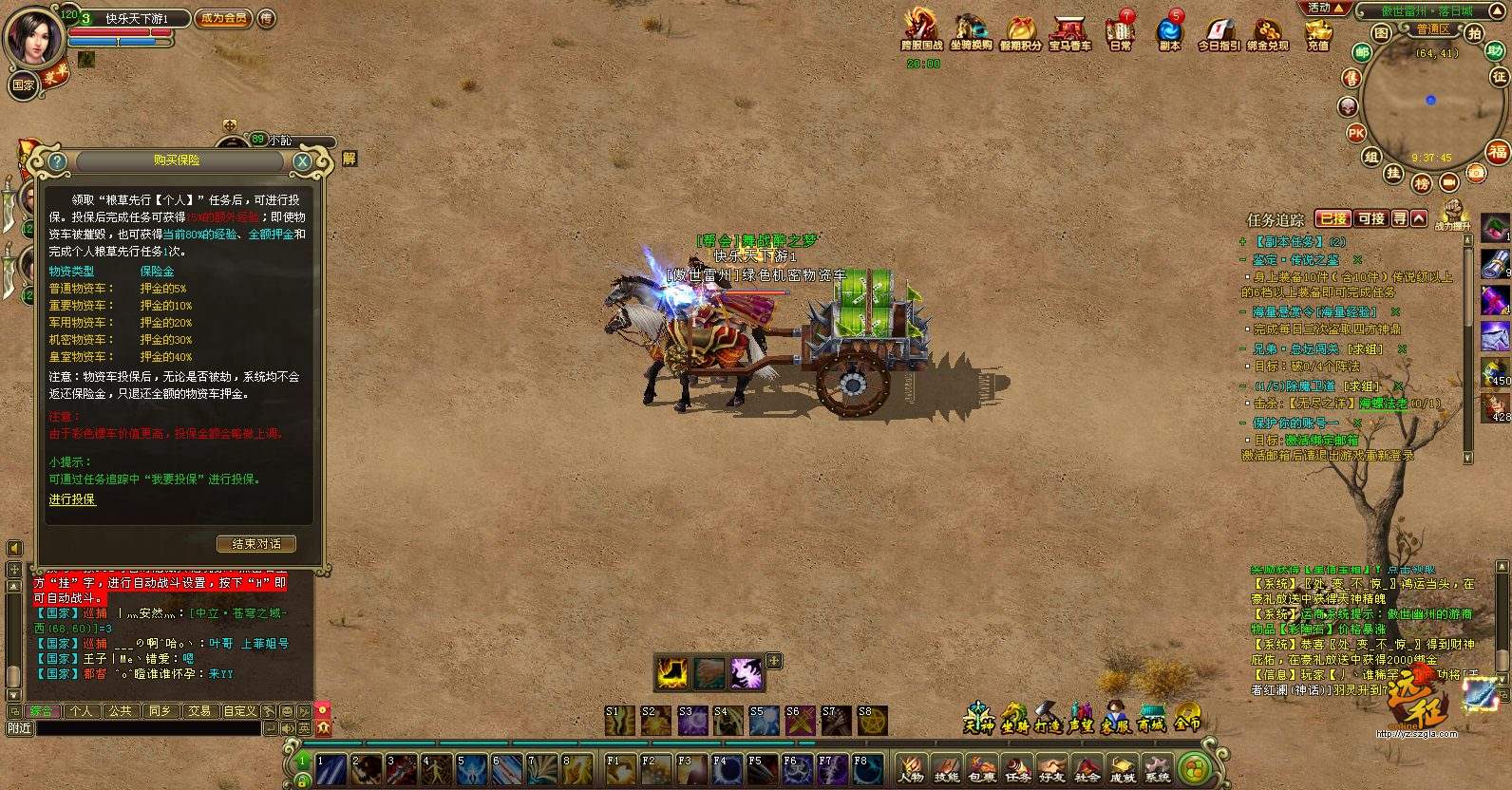Open 今日指引 daily guide
The image size is (1512, 790).
point(1219,33)
